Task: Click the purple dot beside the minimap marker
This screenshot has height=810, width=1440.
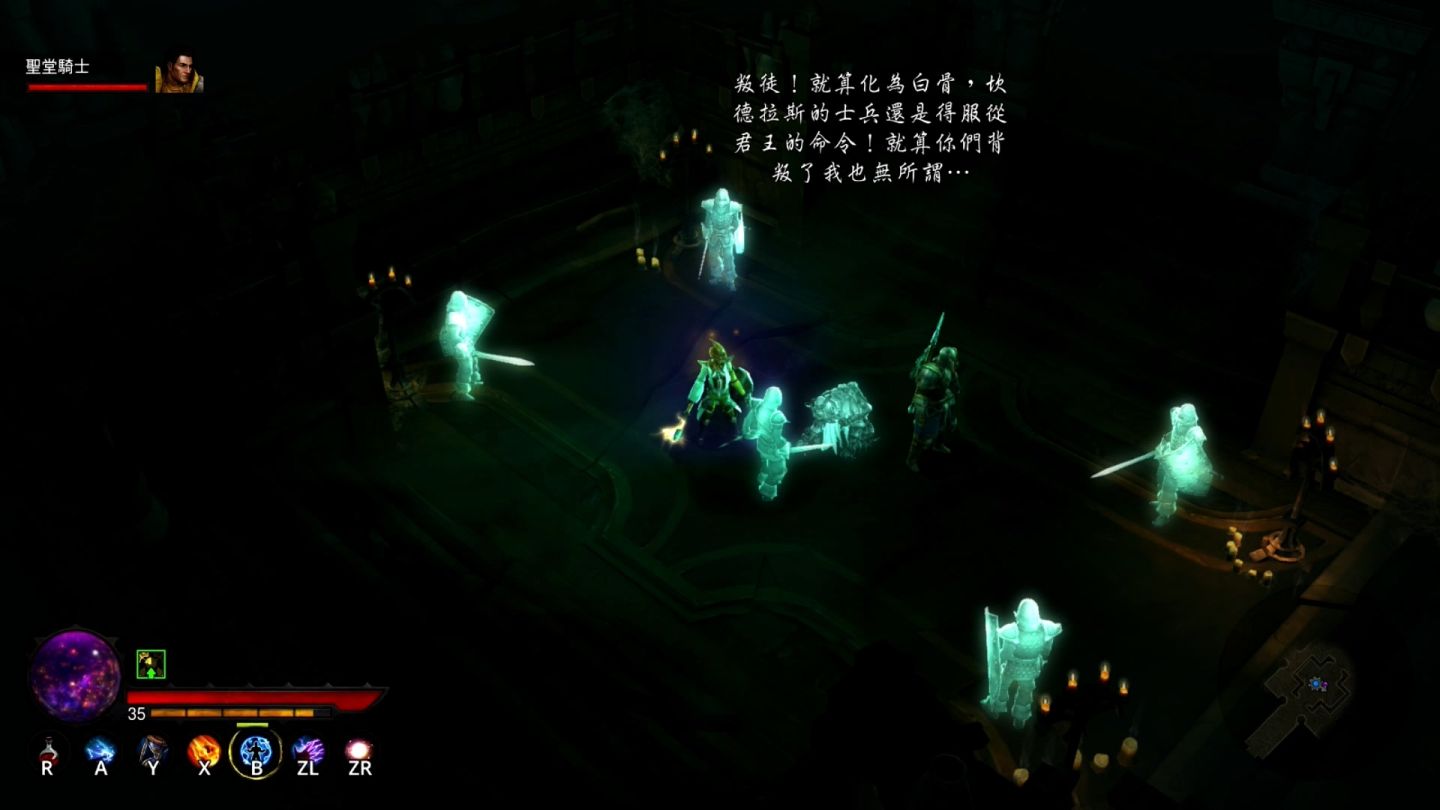Action: [x=1325, y=684]
